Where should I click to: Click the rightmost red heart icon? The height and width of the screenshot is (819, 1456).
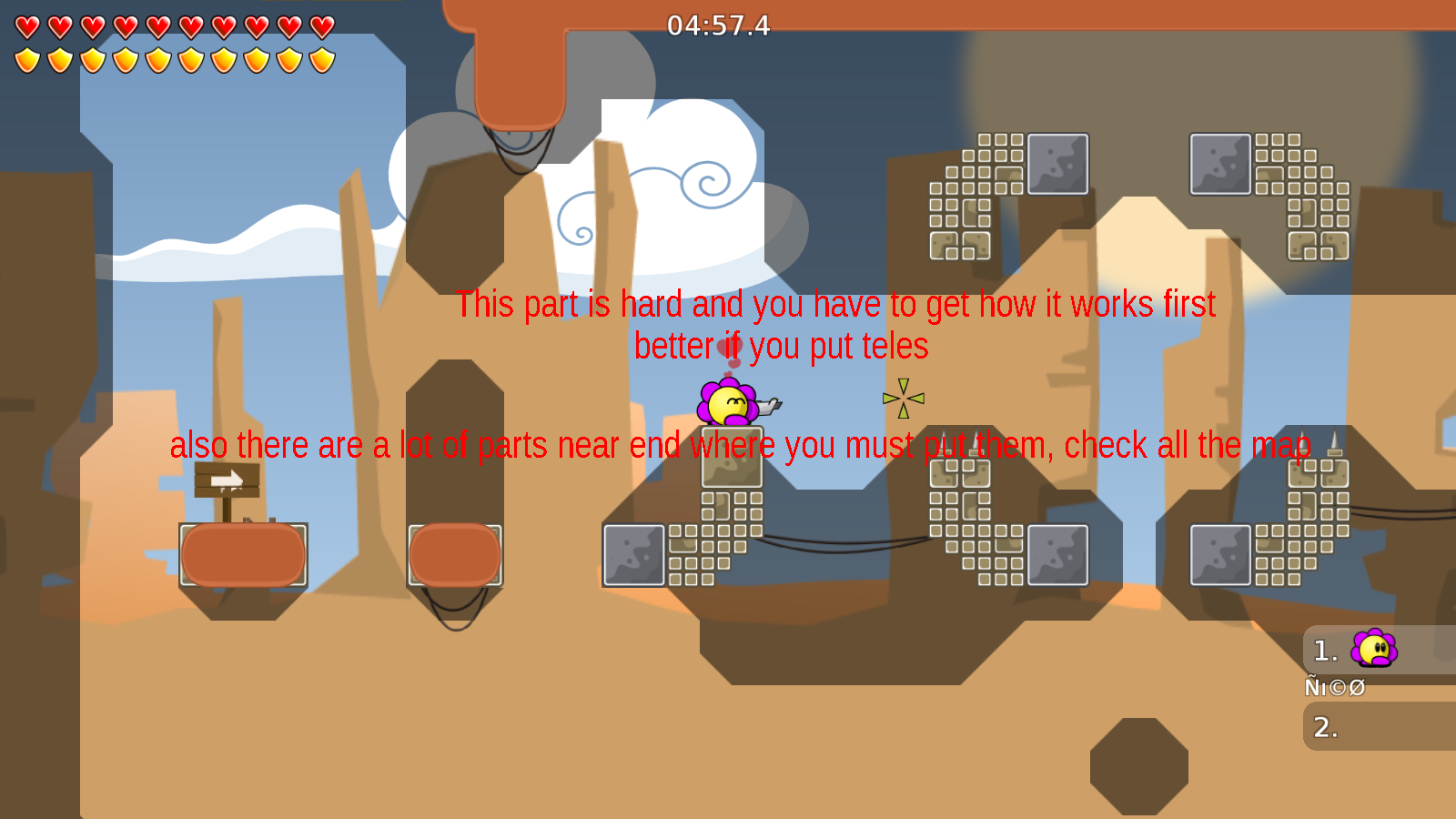coord(320,25)
